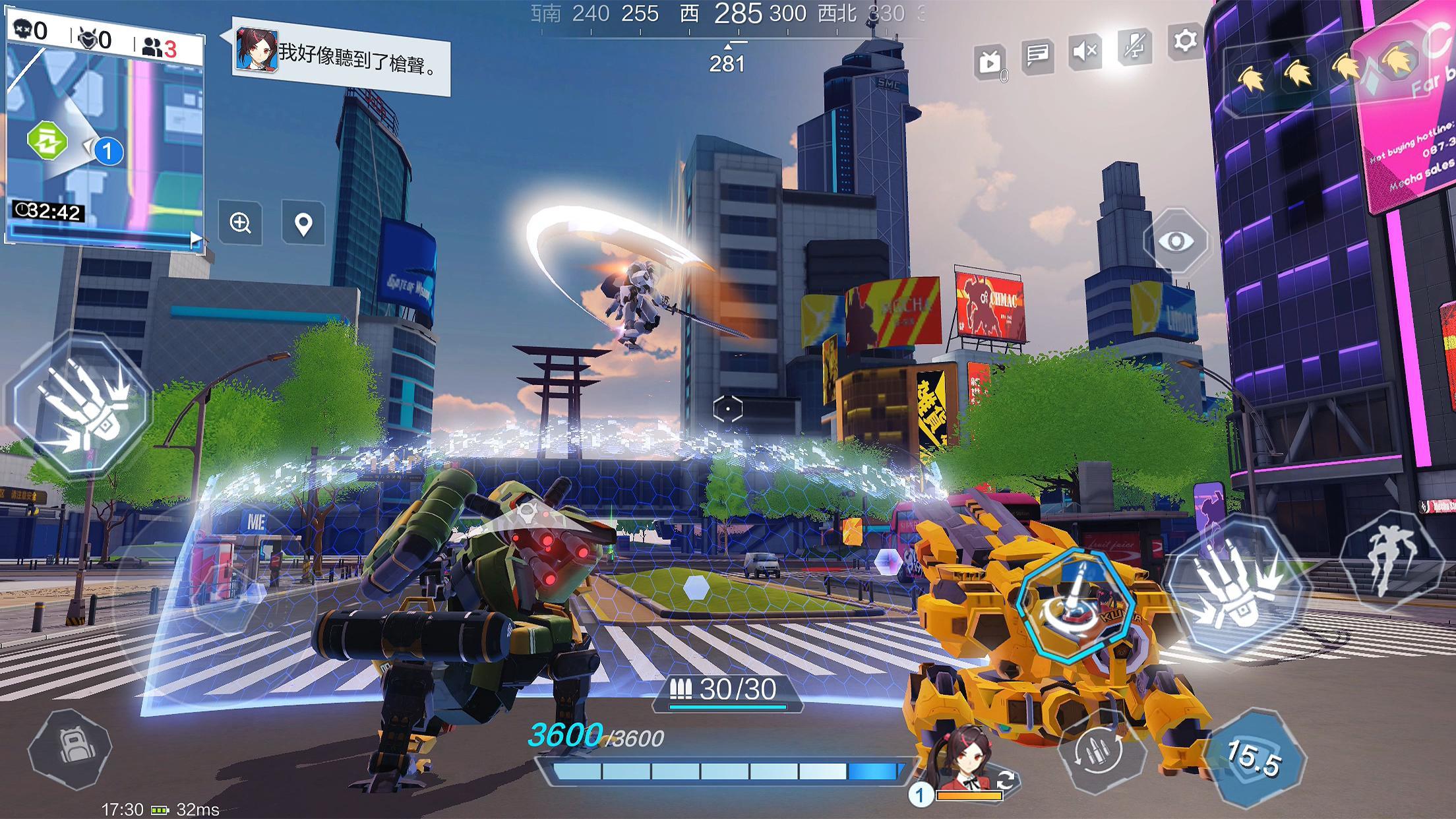1456x819 pixels.
Task: Open the game Settings gear
Action: [1184, 40]
